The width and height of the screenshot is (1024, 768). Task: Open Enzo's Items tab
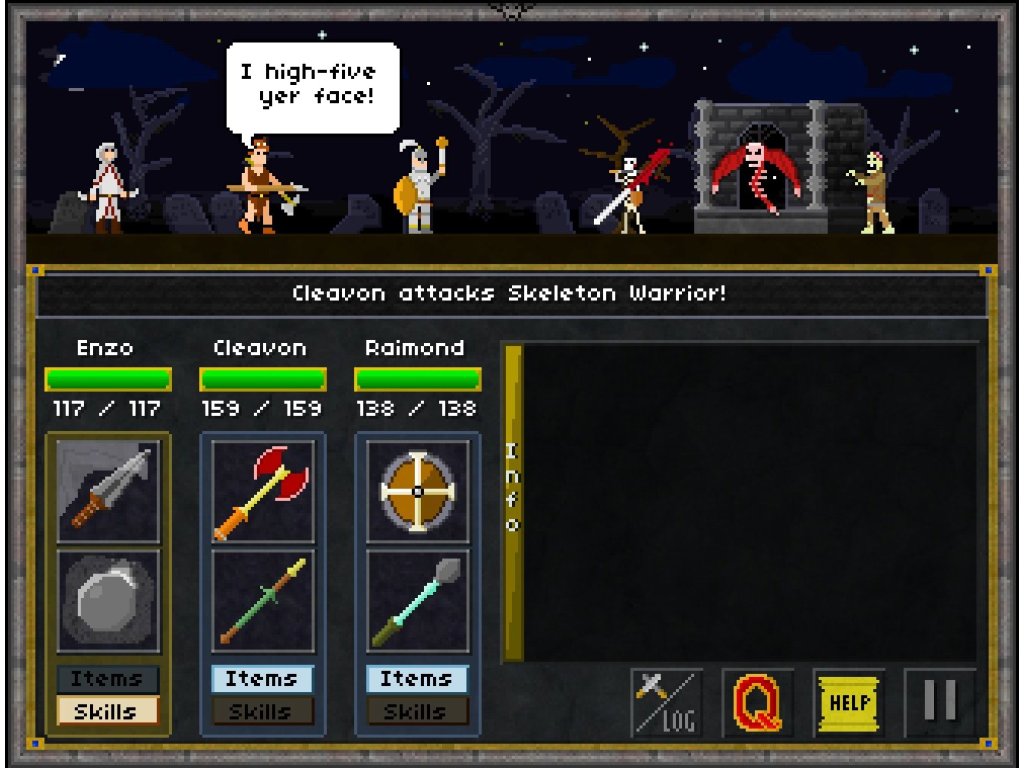click(107, 679)
